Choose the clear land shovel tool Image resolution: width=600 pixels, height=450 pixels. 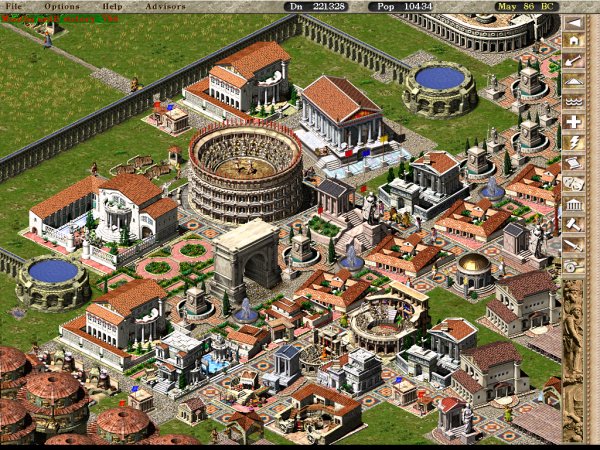point(574,61)
